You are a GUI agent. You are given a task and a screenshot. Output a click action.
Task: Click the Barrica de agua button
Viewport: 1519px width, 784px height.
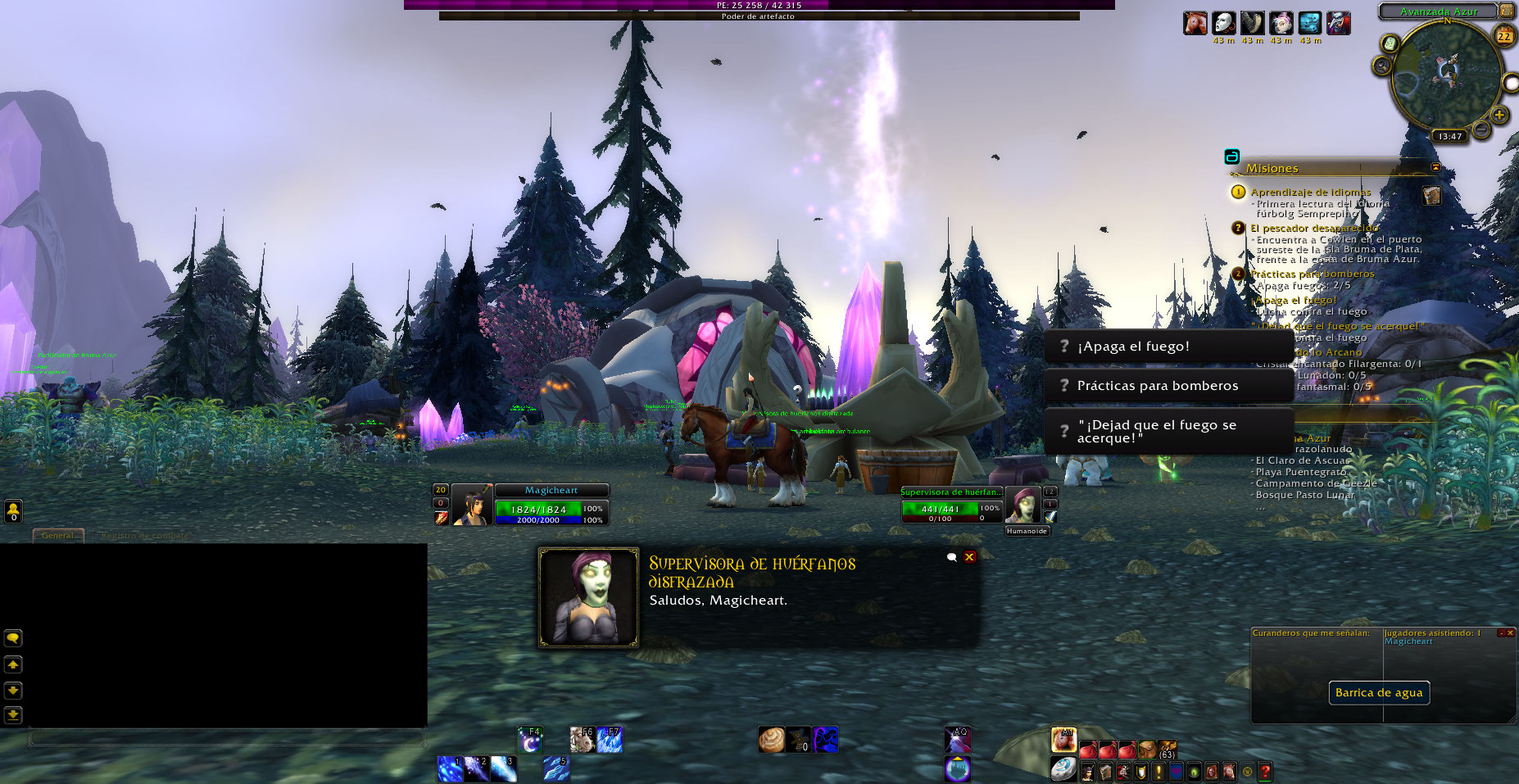point(1379,693)
